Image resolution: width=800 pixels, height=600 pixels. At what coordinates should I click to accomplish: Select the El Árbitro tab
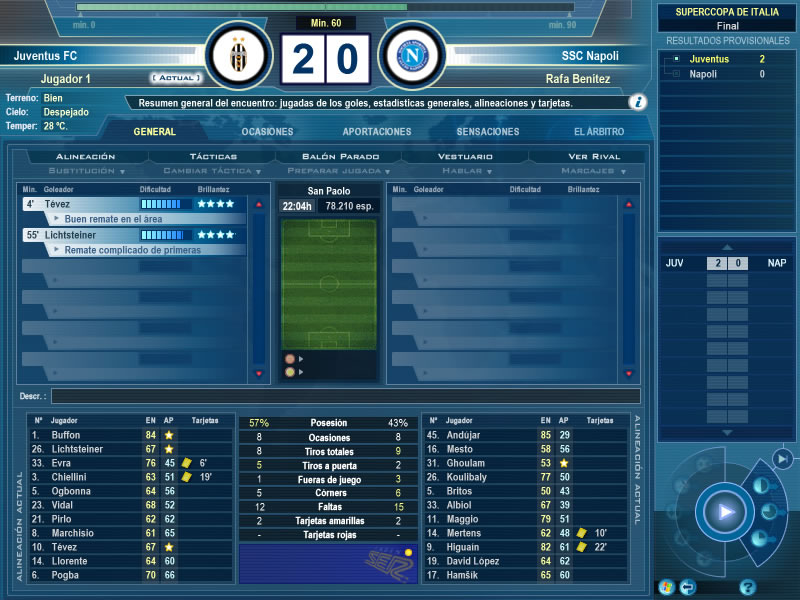(x=599, y=132)
